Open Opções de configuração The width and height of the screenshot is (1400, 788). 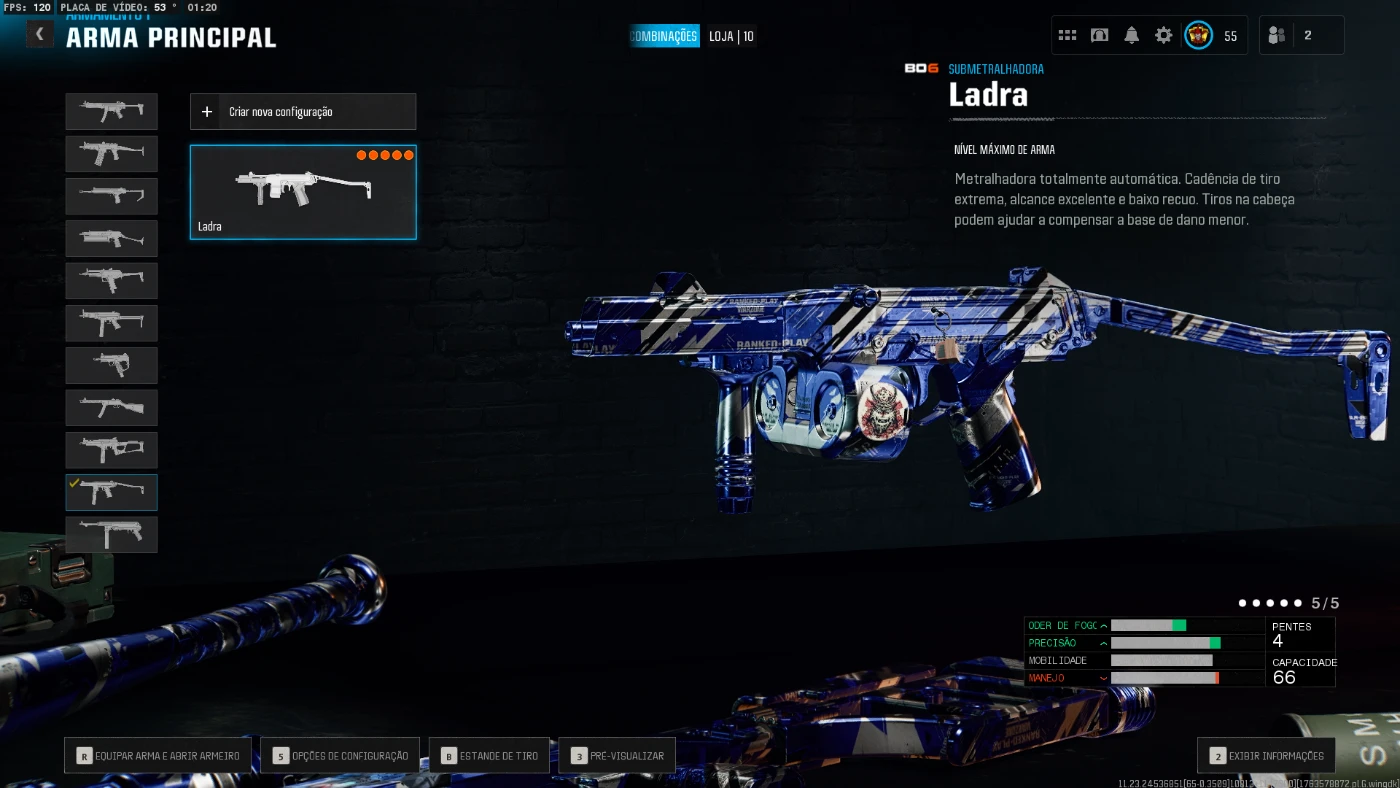pyautogui.click(x=341, y=756)
